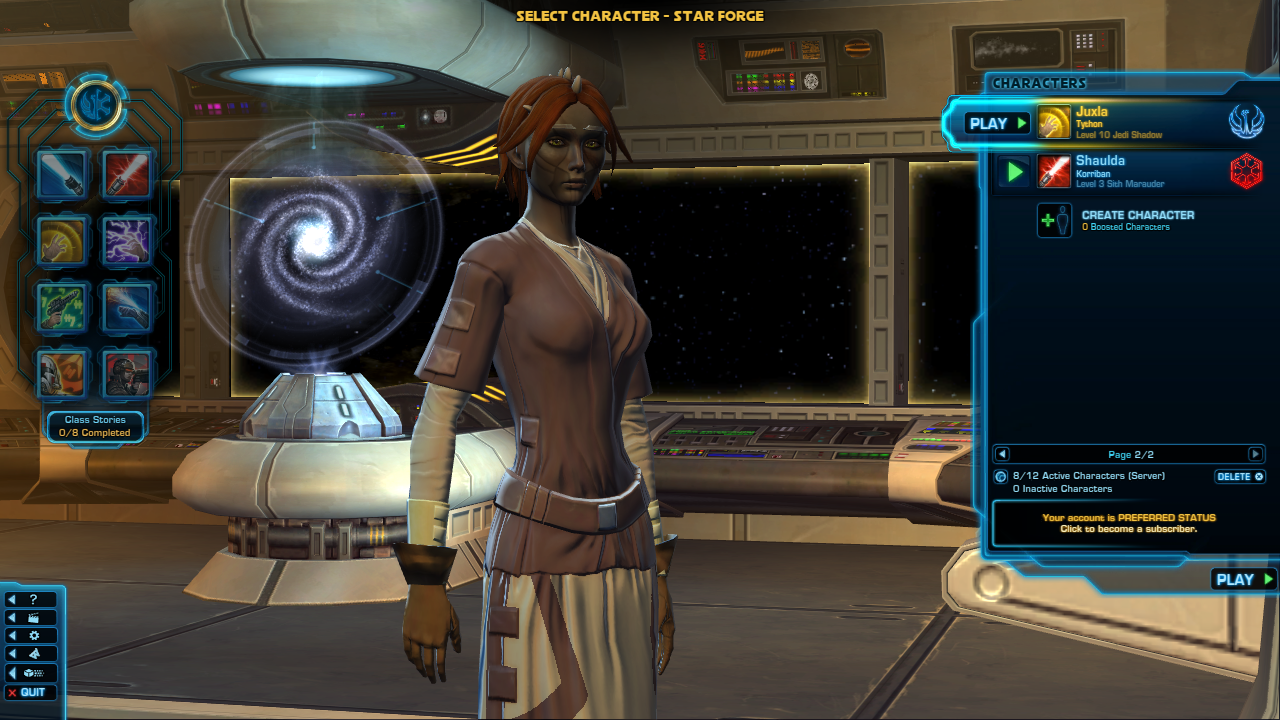Viewport: 1280px width, 720px height.
Task: Go to the previous character page
Action: click(x=1002, y=454)
